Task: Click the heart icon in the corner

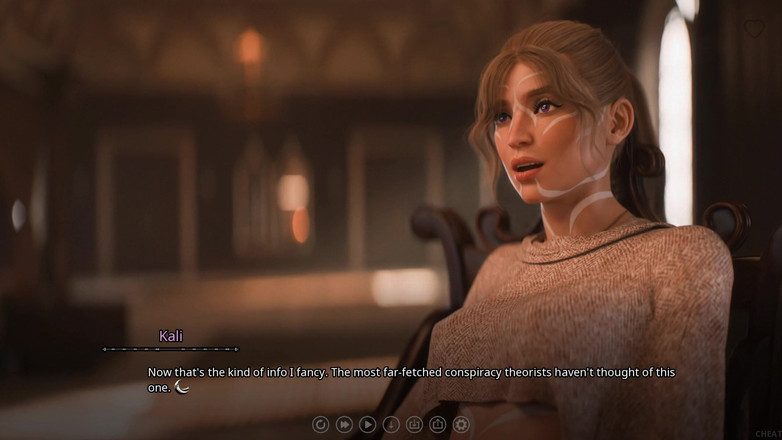Action: point(753,28)
